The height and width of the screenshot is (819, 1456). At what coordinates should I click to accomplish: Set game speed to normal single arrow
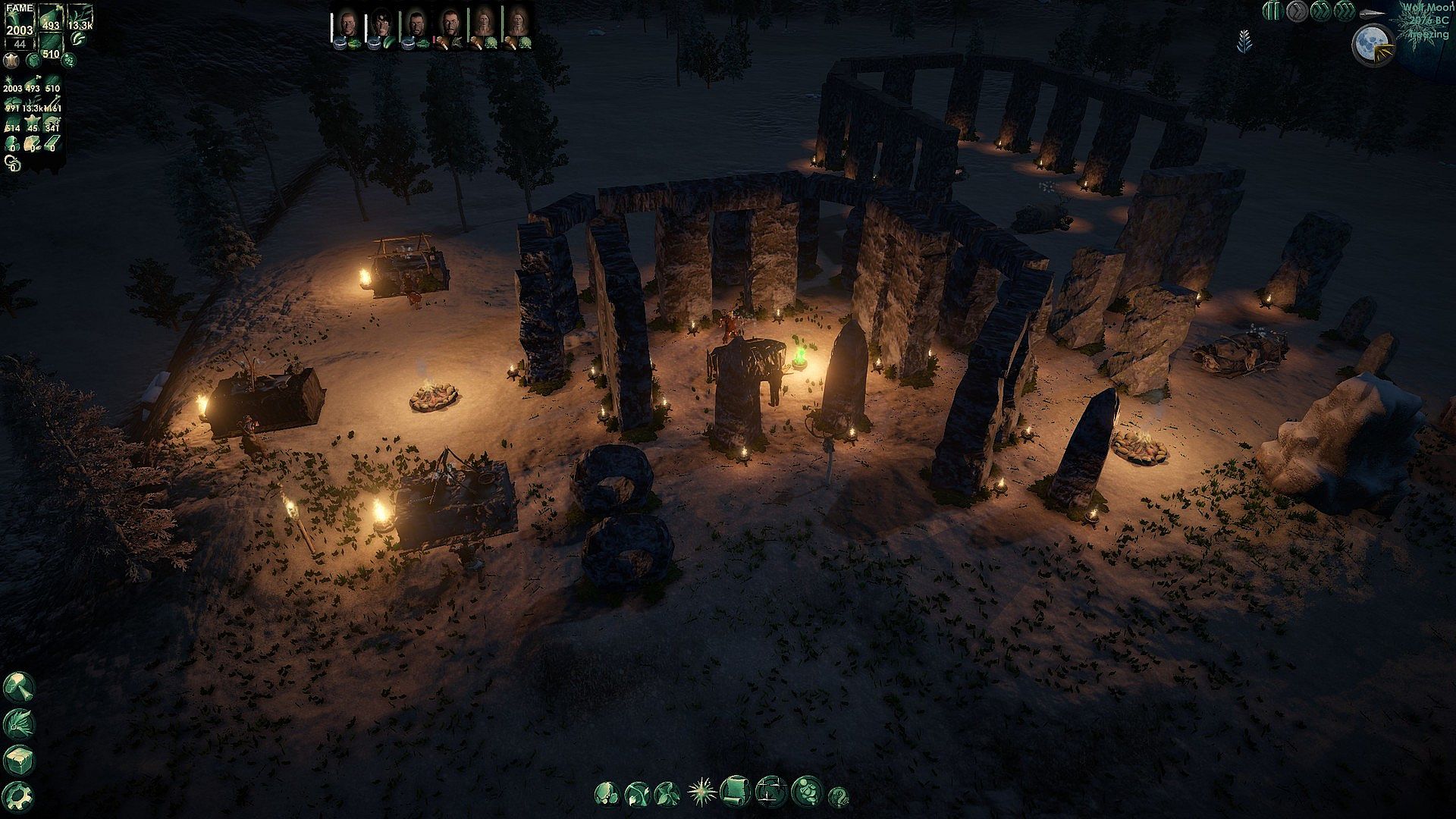[1296, 11]
